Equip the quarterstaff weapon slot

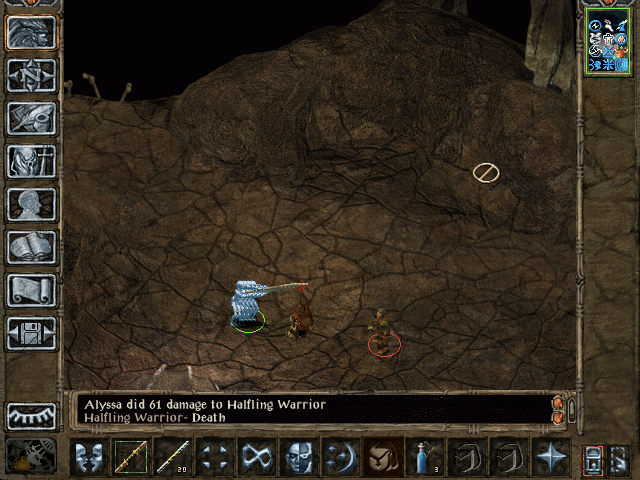click(x=130, y=456)
